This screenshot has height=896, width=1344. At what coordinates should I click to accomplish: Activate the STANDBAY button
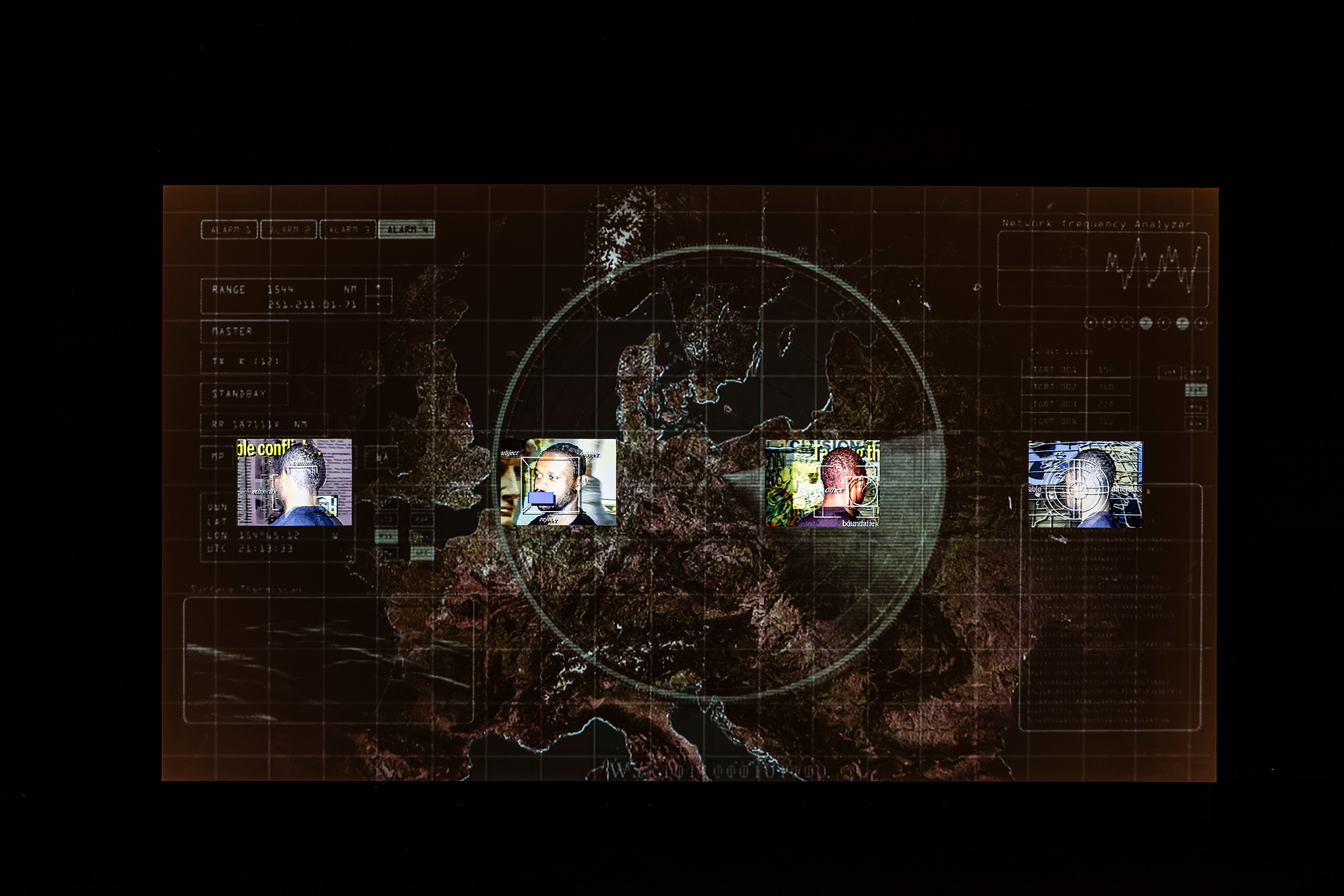click(244, 394)
